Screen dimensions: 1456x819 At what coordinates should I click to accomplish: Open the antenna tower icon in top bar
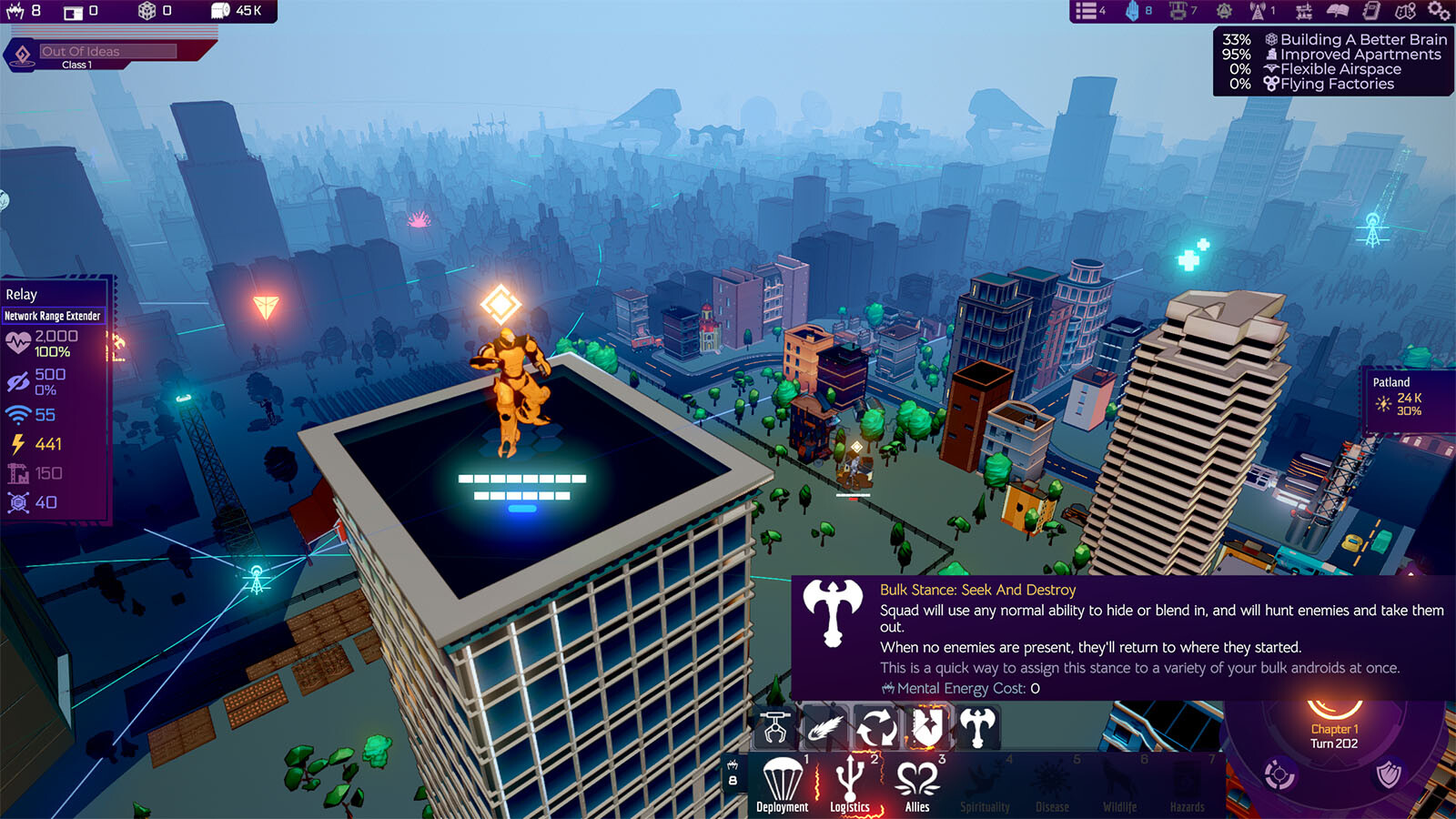point(1259,11)
